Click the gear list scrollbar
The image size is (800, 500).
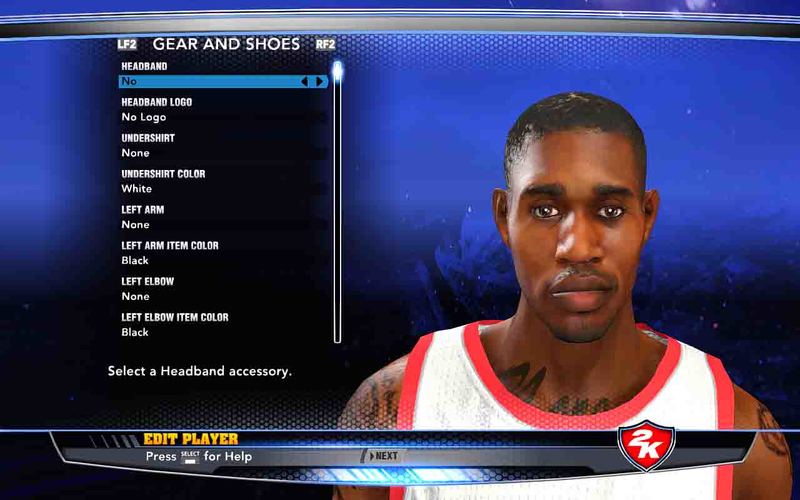tap(338, 200)
